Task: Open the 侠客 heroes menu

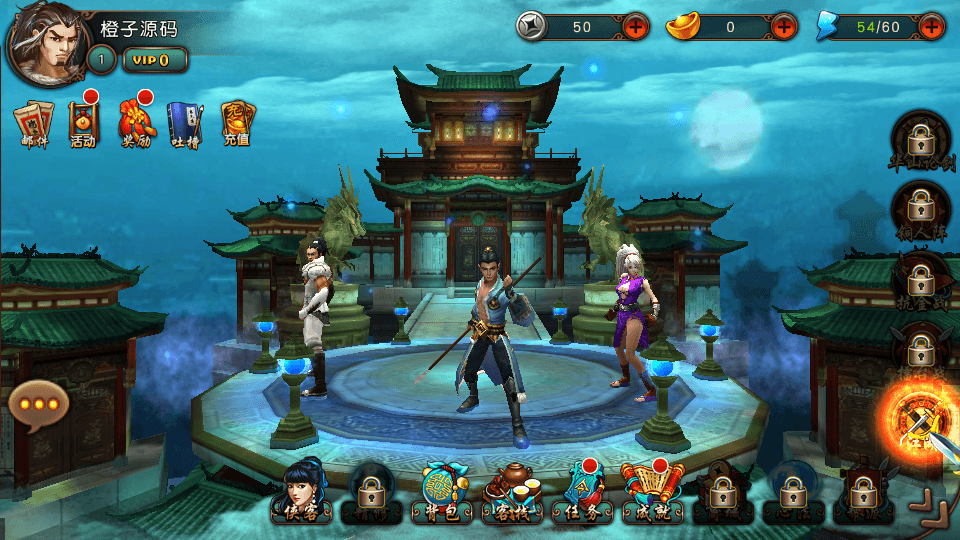Action: click(302, 492)
